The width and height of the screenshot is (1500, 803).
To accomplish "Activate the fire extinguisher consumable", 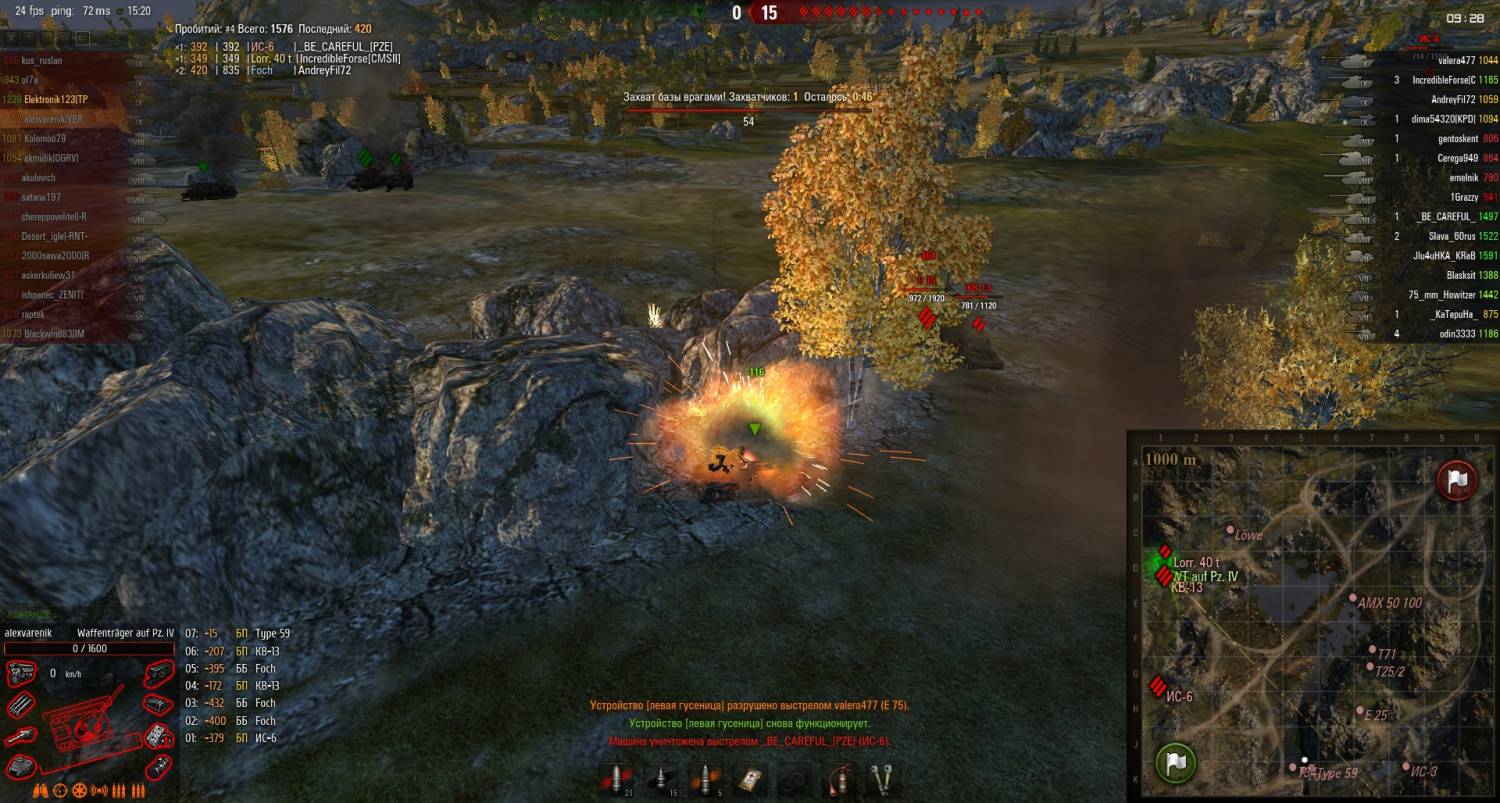I will [839, 779].
